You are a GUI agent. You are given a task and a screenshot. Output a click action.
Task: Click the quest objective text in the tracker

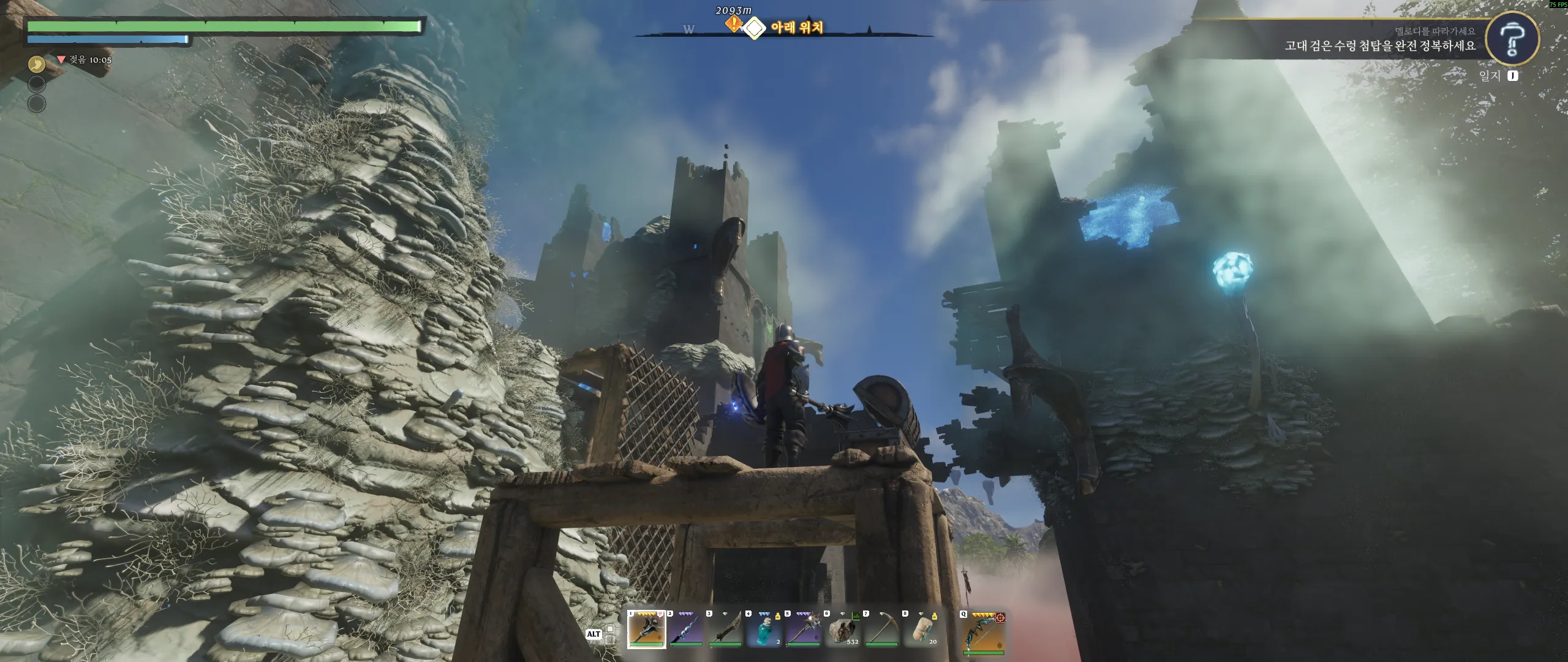[1380, 46]
